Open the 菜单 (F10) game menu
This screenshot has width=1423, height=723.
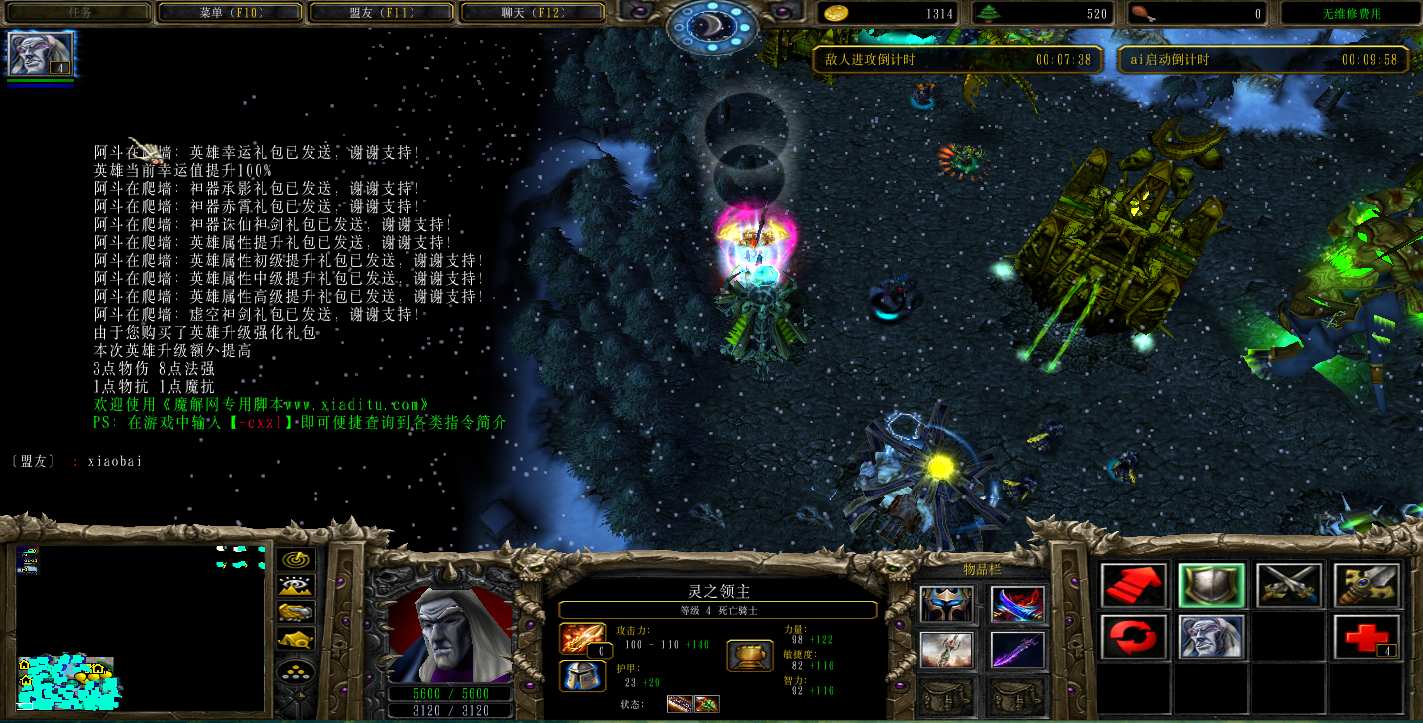click(230, 13)
